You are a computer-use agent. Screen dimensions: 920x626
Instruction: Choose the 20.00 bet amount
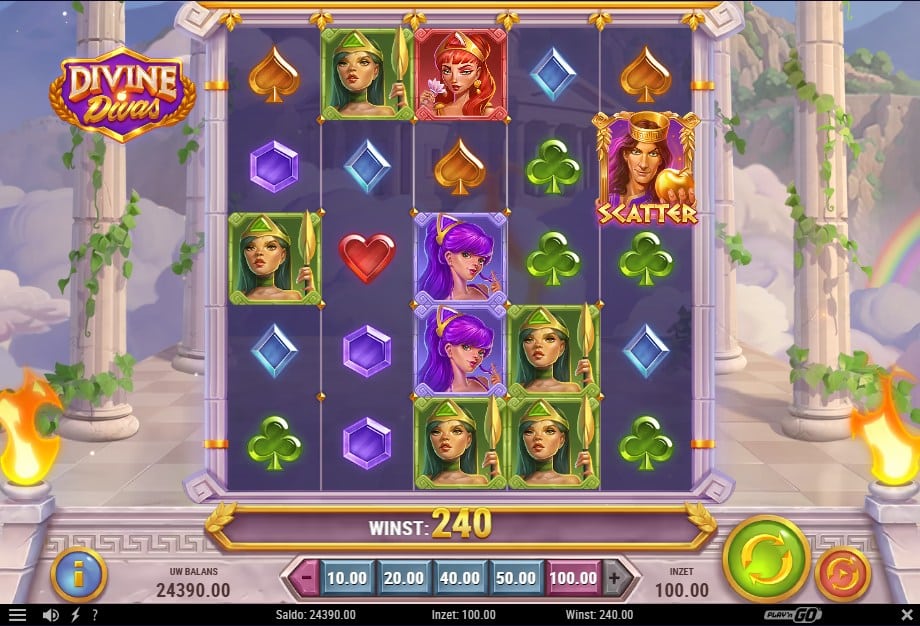tap(403, 577)
